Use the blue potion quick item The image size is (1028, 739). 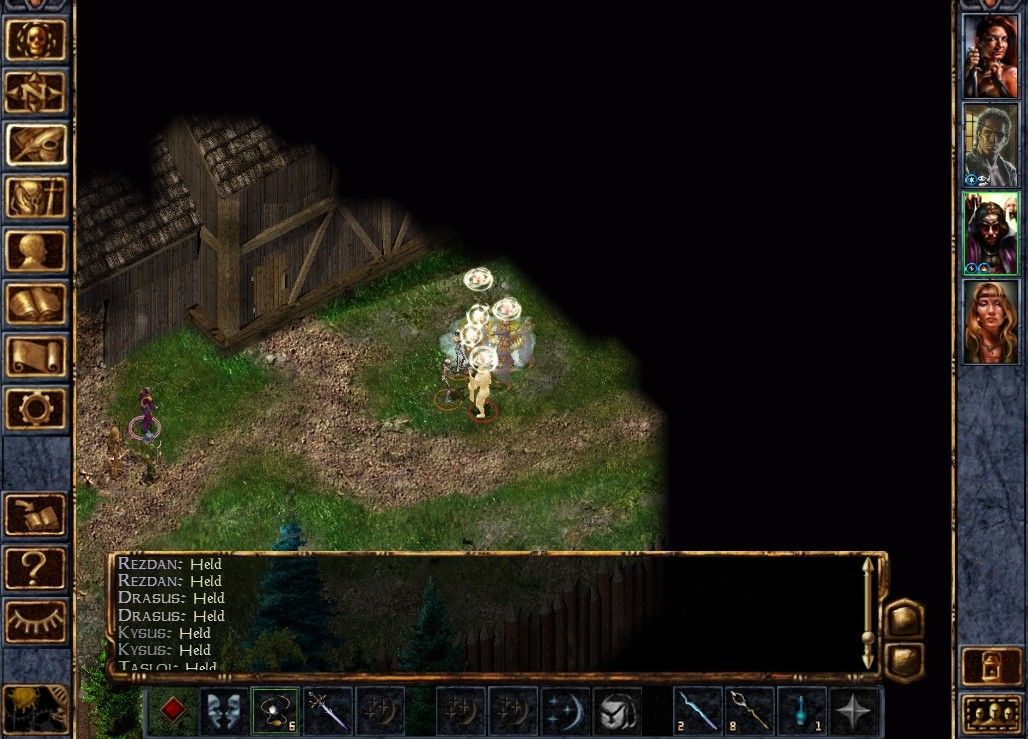(x=802, y=711)
